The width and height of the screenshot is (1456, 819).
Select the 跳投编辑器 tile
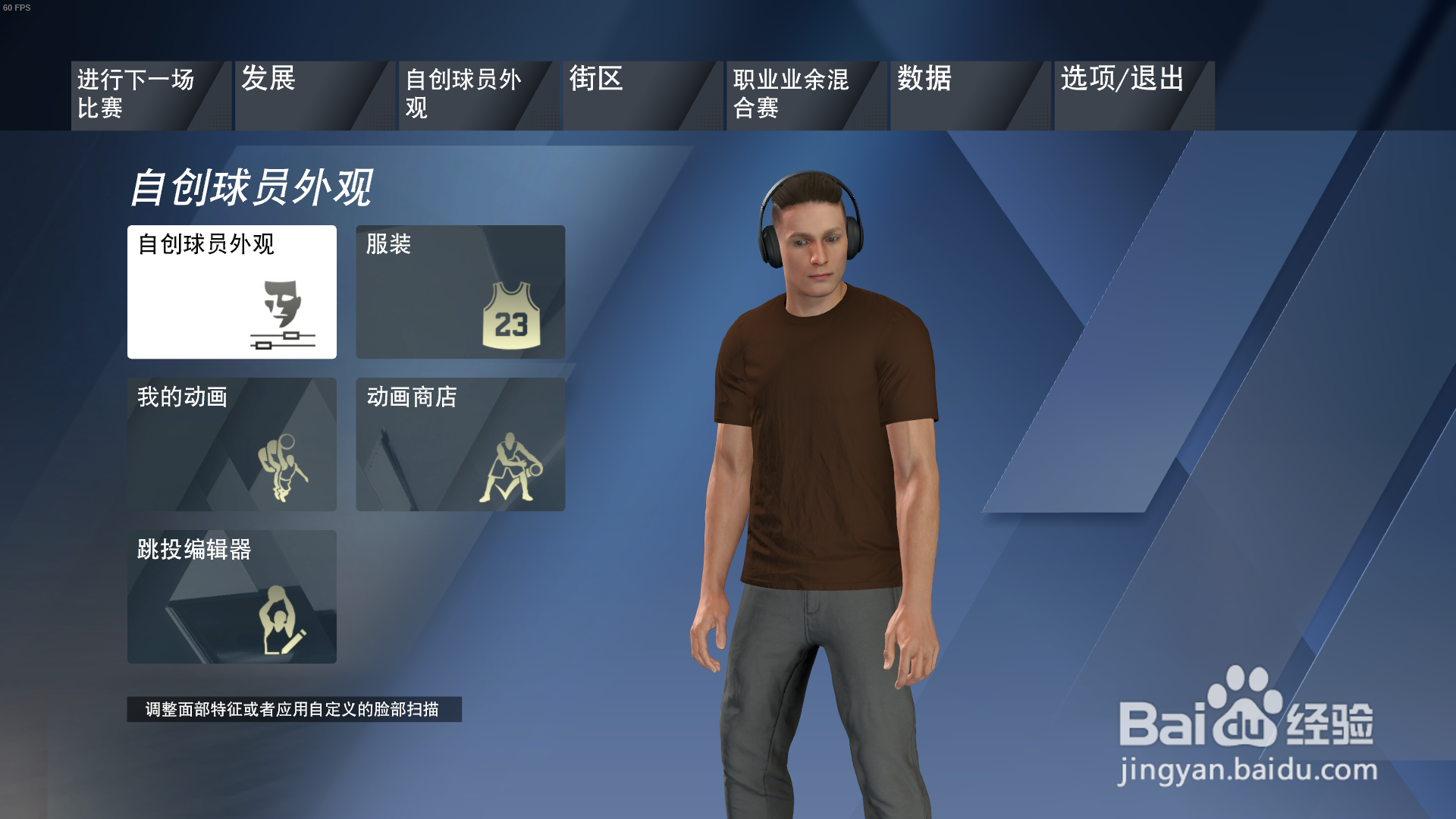[x=231, y=598]
